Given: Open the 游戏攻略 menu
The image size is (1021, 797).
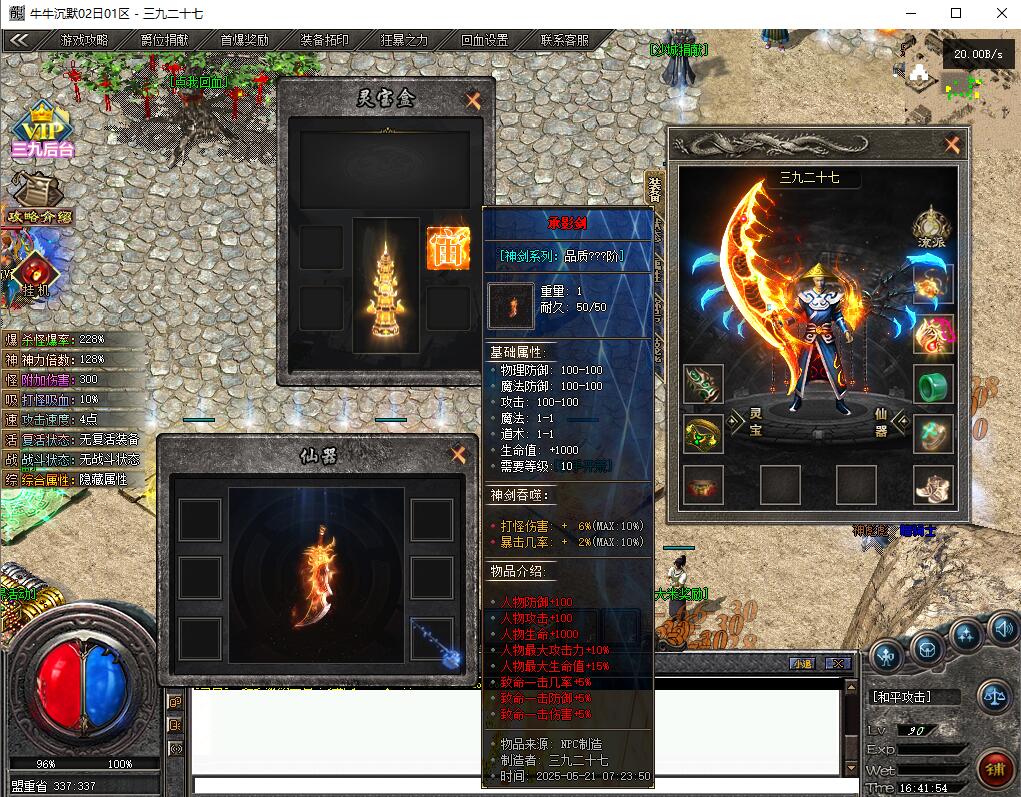Looking at the screenshot, I should (84, 41).
